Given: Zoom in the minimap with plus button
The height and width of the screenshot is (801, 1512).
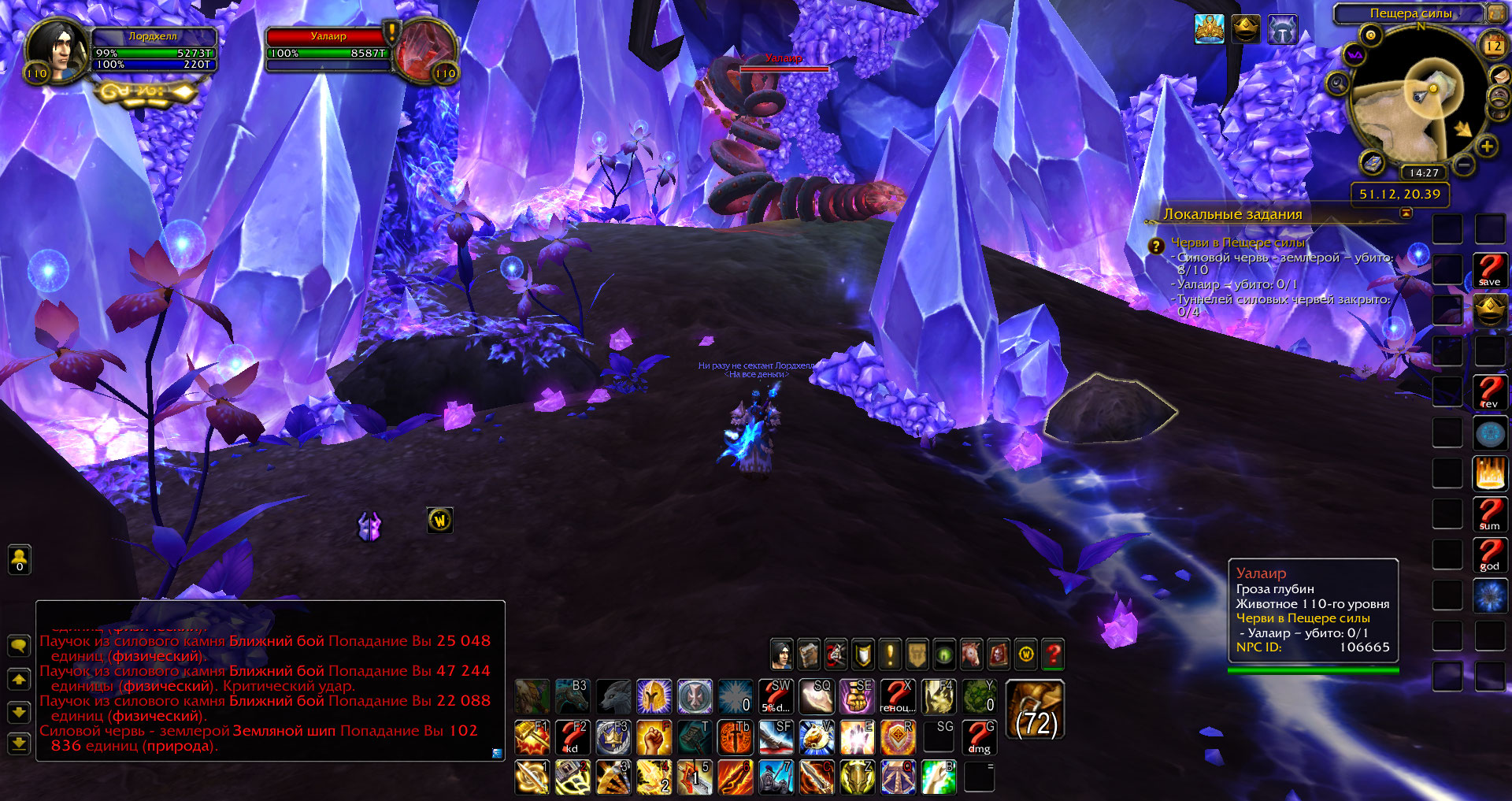Looking at the screenshot, I should pos(1487,146).
